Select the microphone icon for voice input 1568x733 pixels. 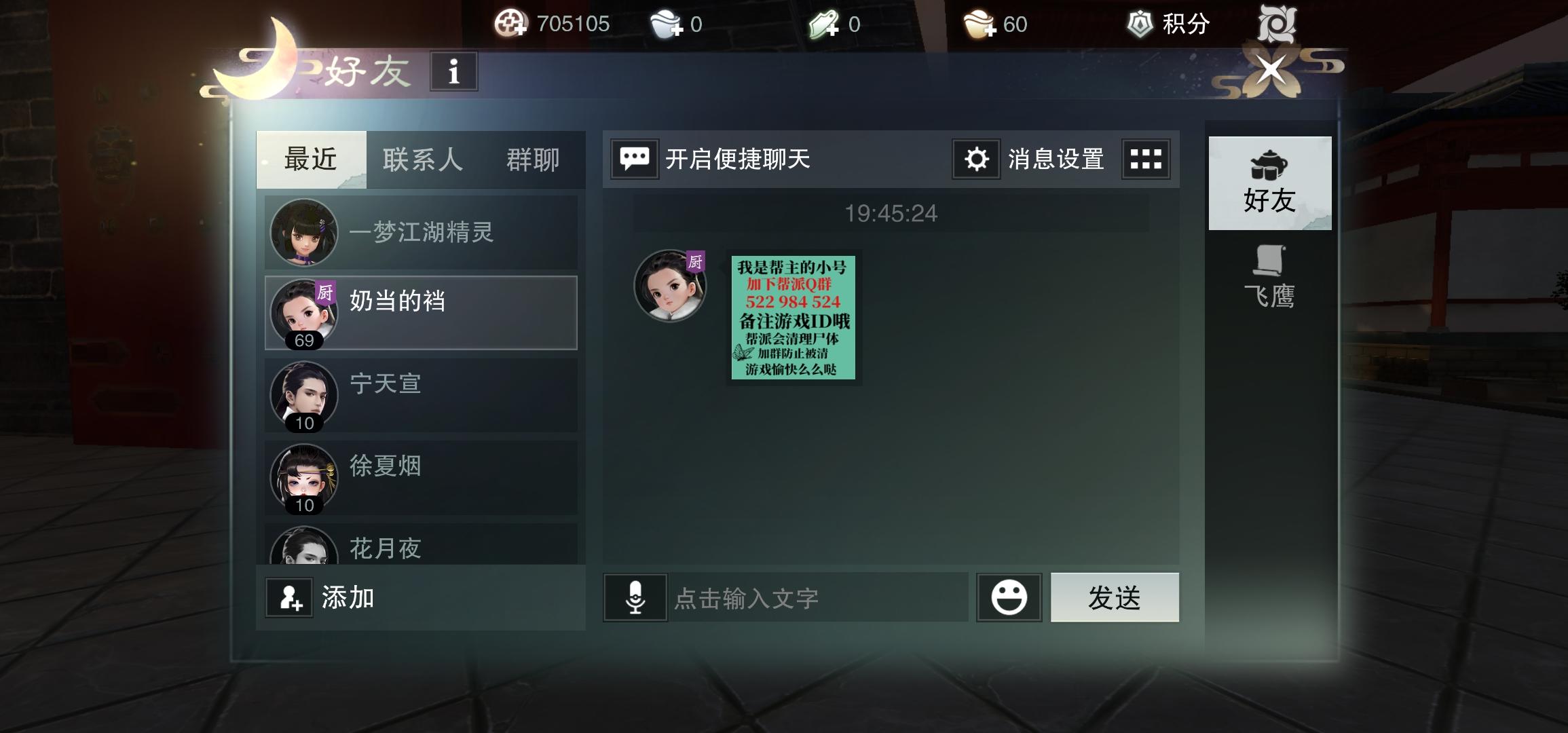coord(635,598)
